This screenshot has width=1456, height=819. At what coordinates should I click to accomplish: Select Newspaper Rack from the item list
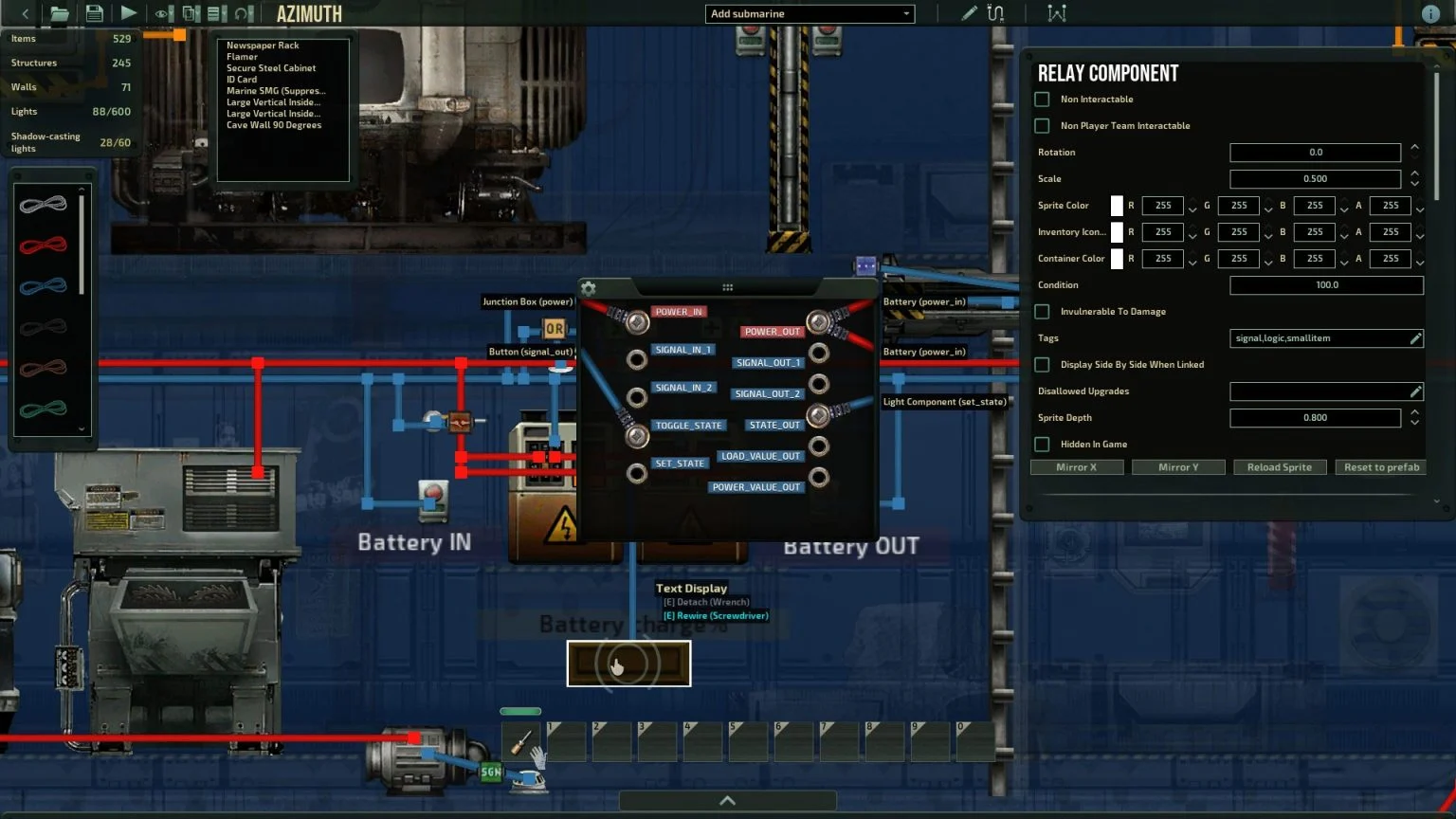262,45
